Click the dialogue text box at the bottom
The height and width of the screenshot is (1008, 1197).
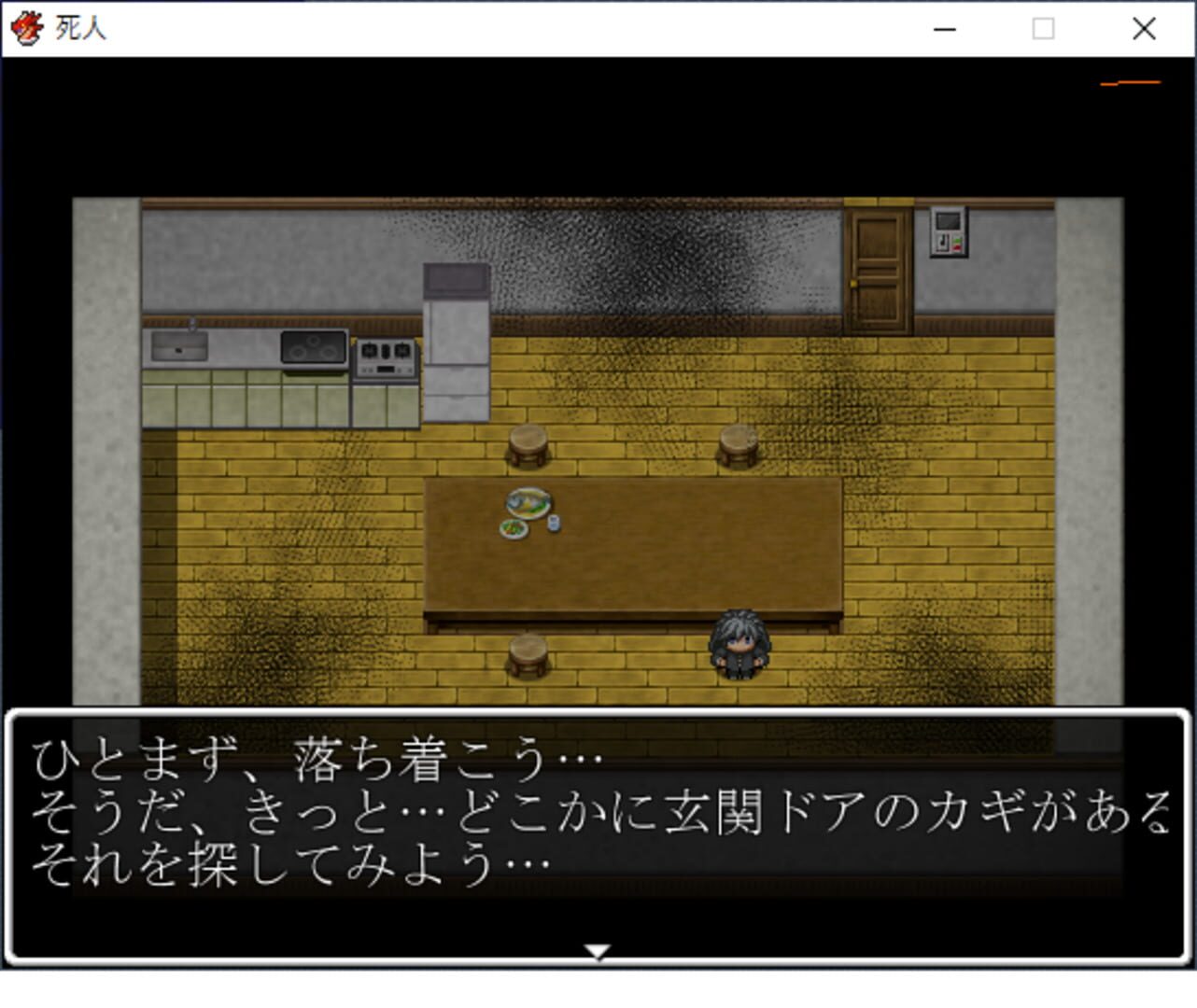click(x=598, y=831)
